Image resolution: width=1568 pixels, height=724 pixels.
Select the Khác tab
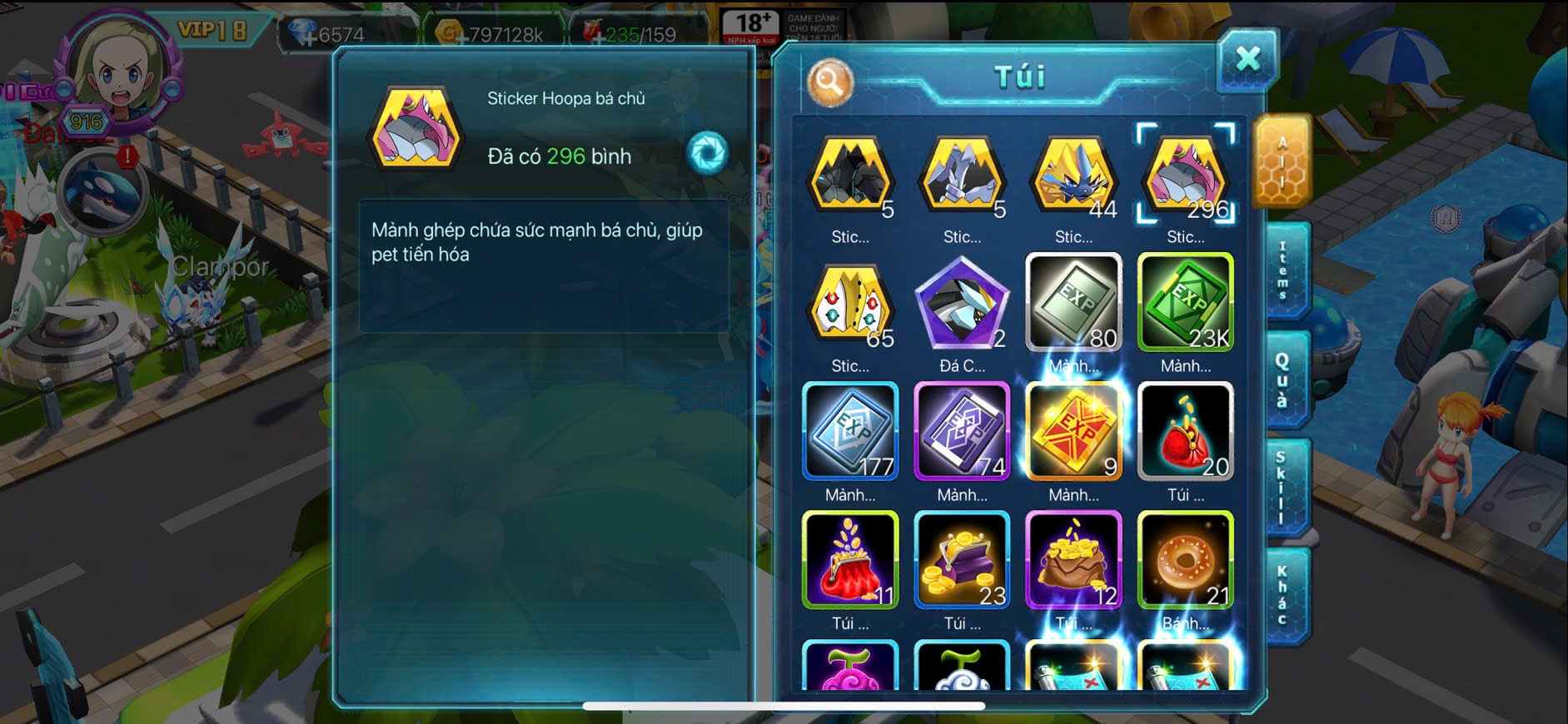point(1283,595)
